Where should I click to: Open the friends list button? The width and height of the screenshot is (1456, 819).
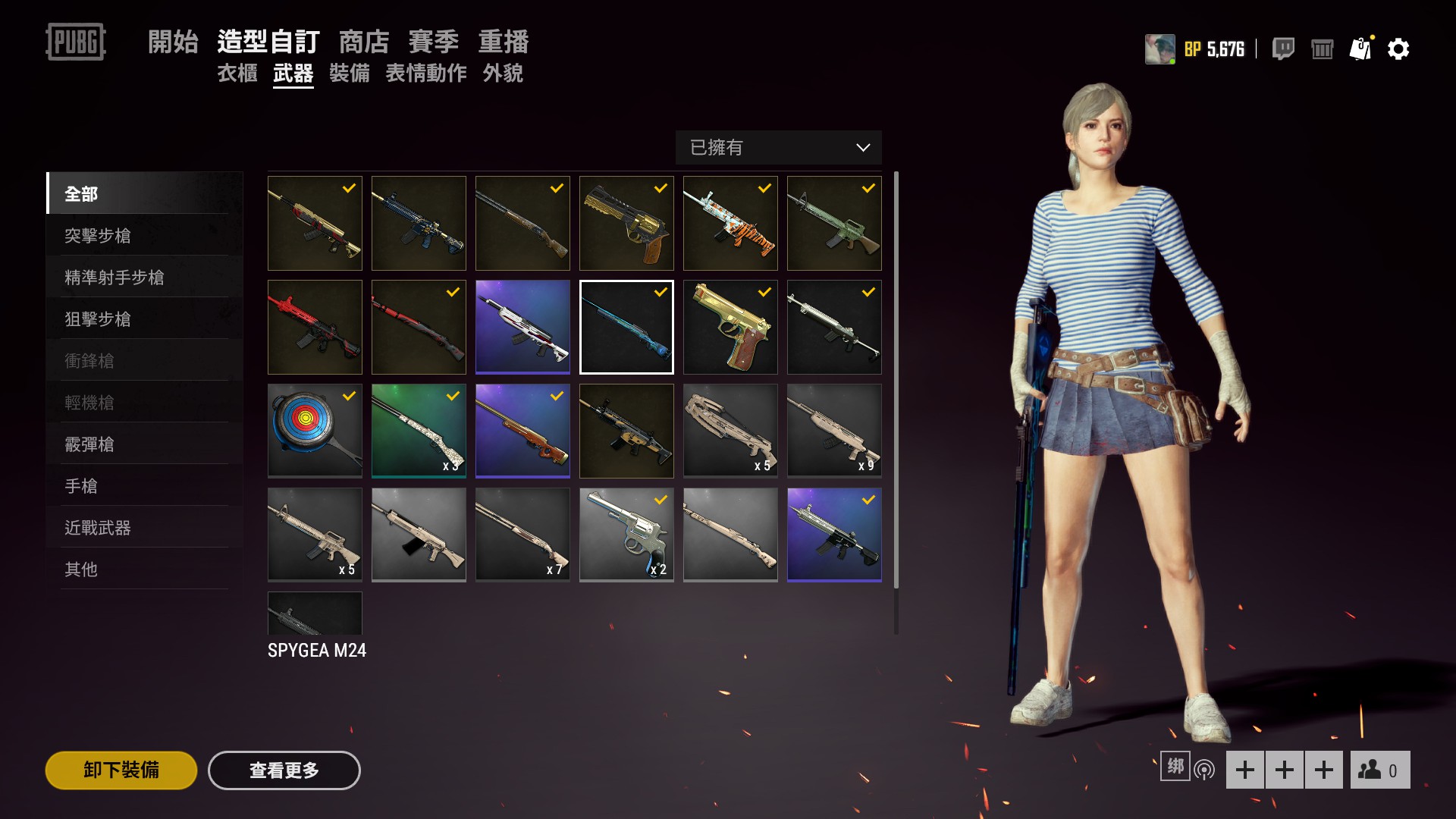point(1379,770)
